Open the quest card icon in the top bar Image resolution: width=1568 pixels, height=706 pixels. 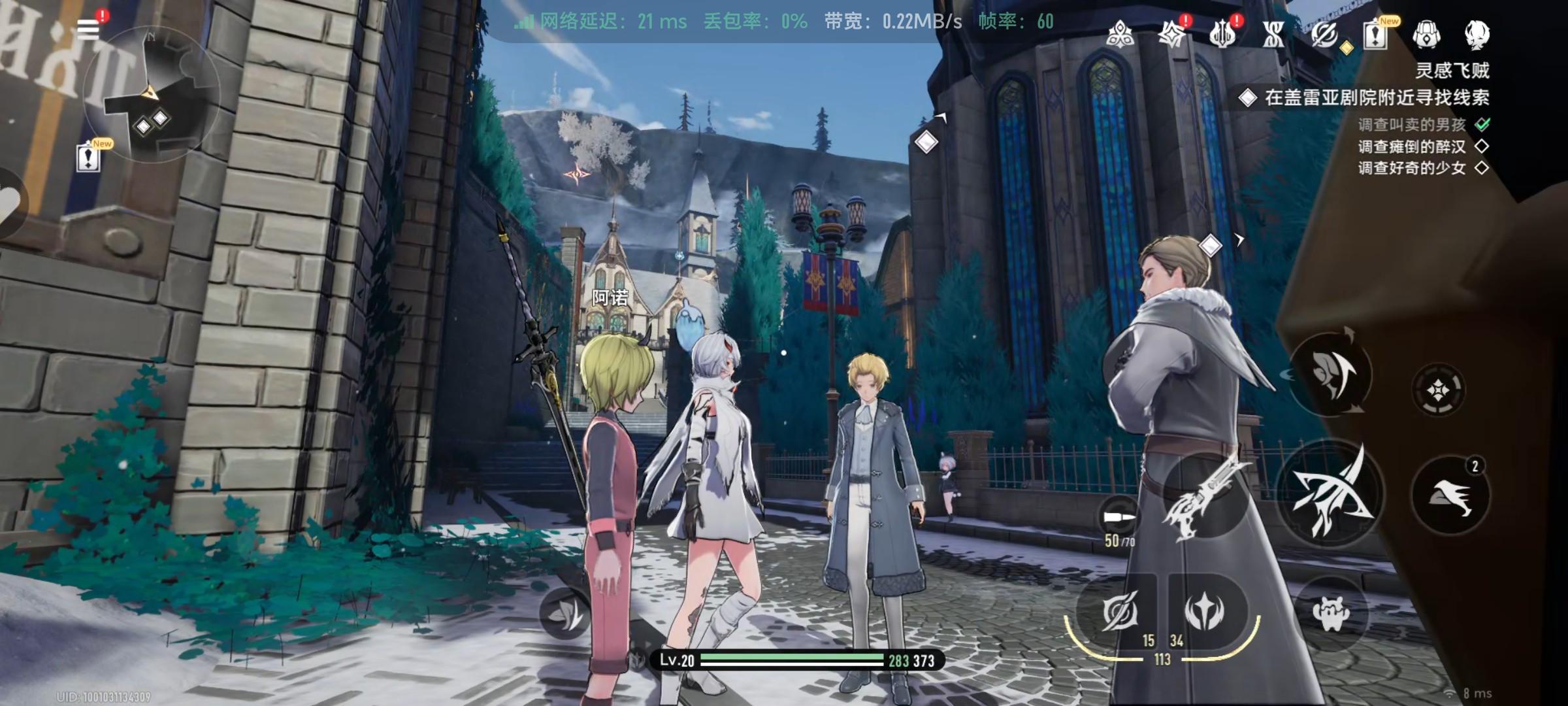click(x=1375, y=34)
